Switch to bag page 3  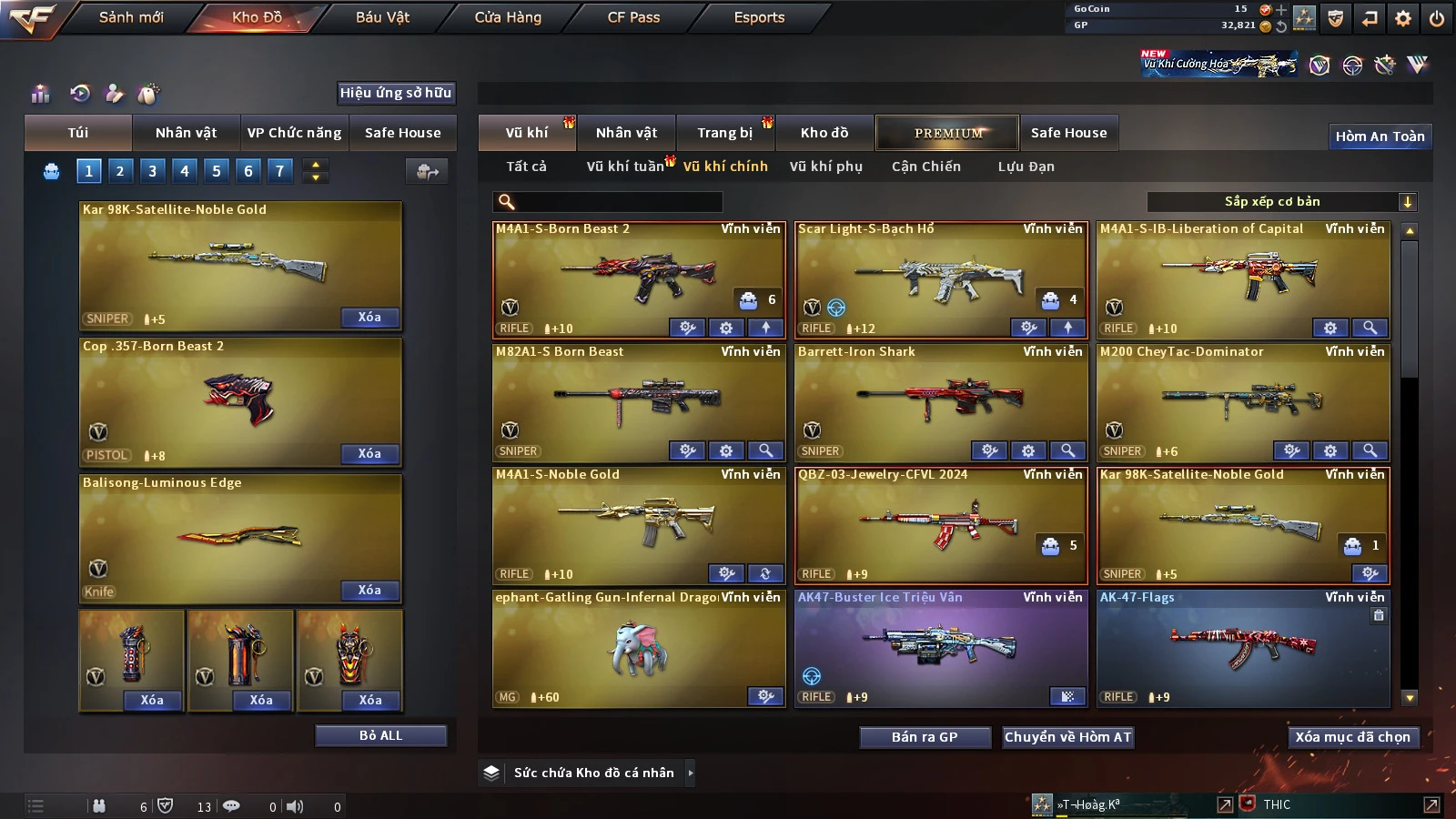pos(152,170)
